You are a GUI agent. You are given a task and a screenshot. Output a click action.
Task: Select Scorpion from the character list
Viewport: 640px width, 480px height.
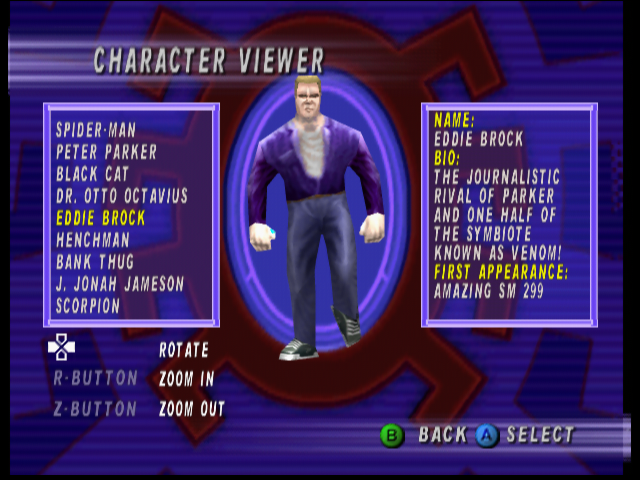(88, 306)
